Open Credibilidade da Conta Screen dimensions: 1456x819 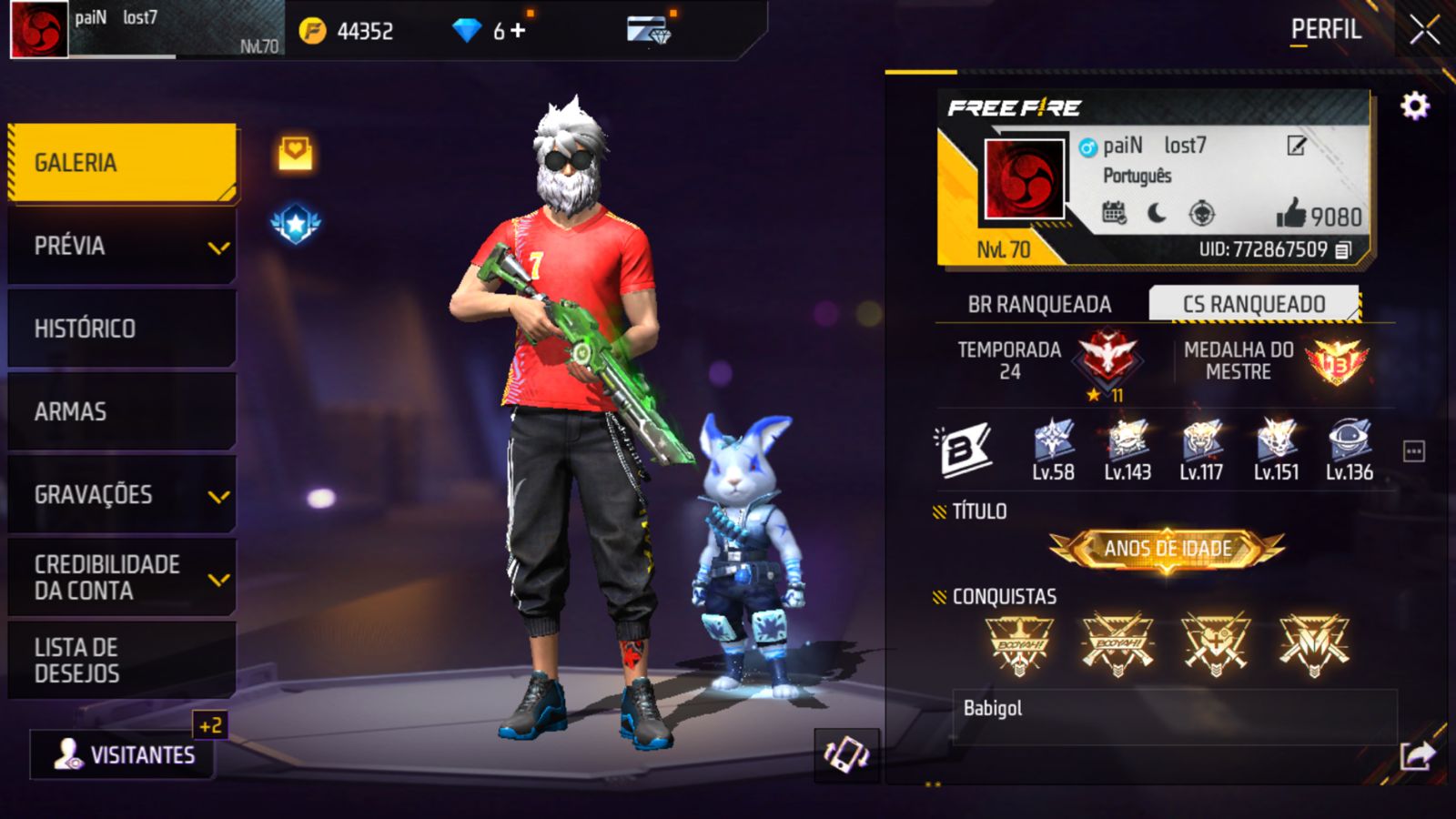[122, 578]
